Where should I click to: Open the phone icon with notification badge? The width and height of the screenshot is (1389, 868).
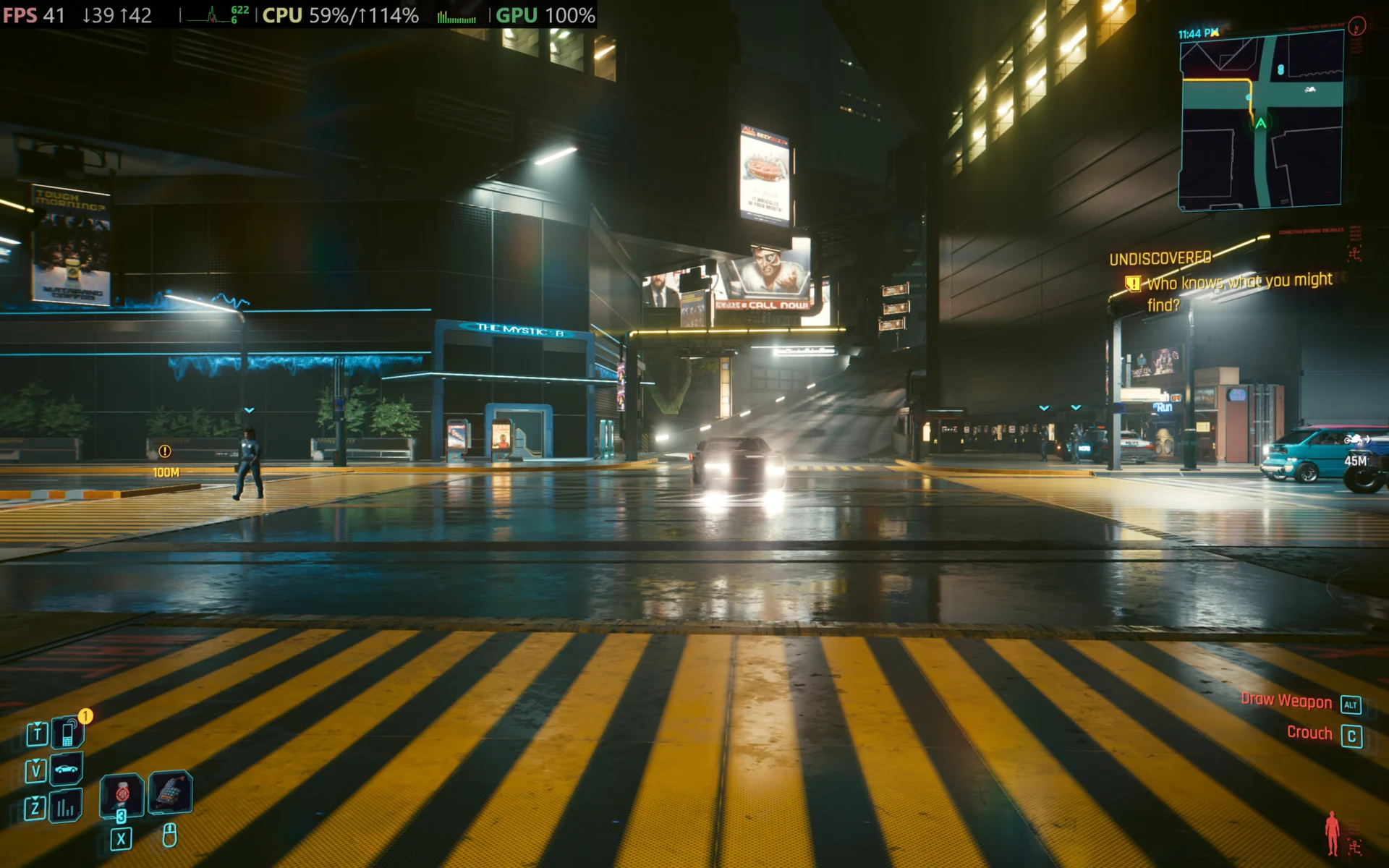(x=68, y=733)
